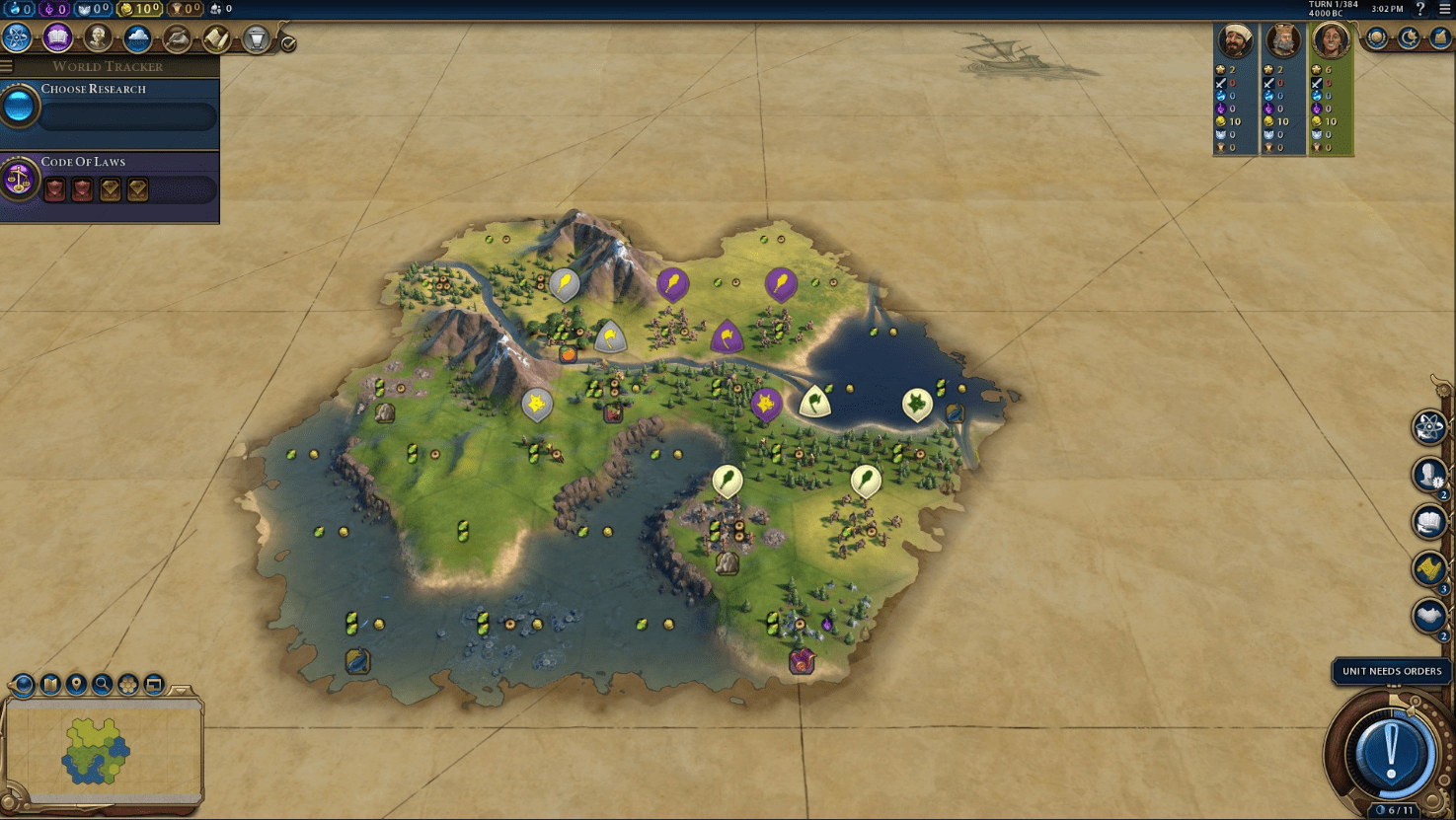Click the diplomacy globe icon top-right
The width and height of the screenshot is (1456, 820).
coord(1374,38)
